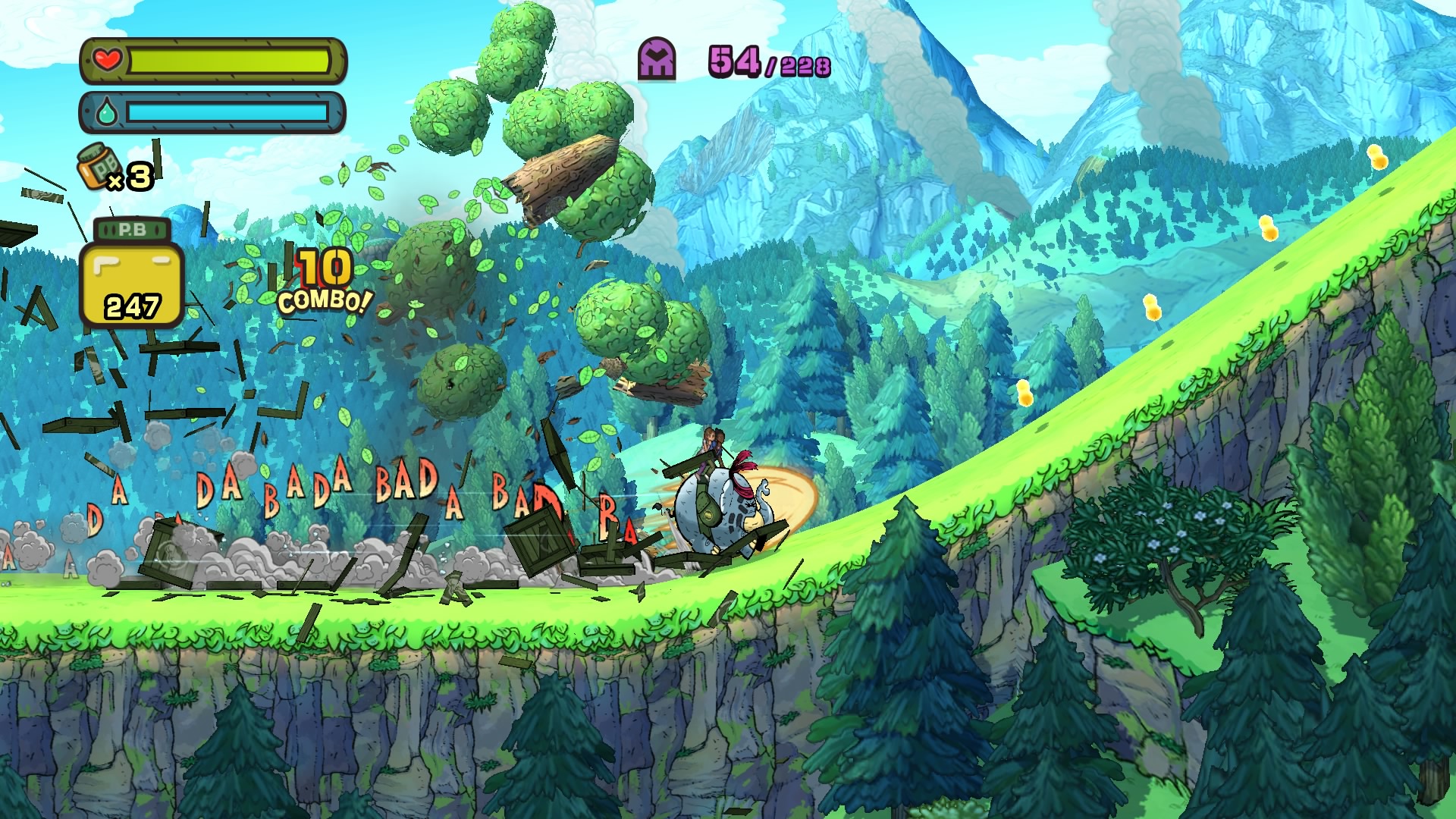Viewport: 1456px width, 819px height.
Task: Click the water droplet tank icon
Action: (107, 113)
